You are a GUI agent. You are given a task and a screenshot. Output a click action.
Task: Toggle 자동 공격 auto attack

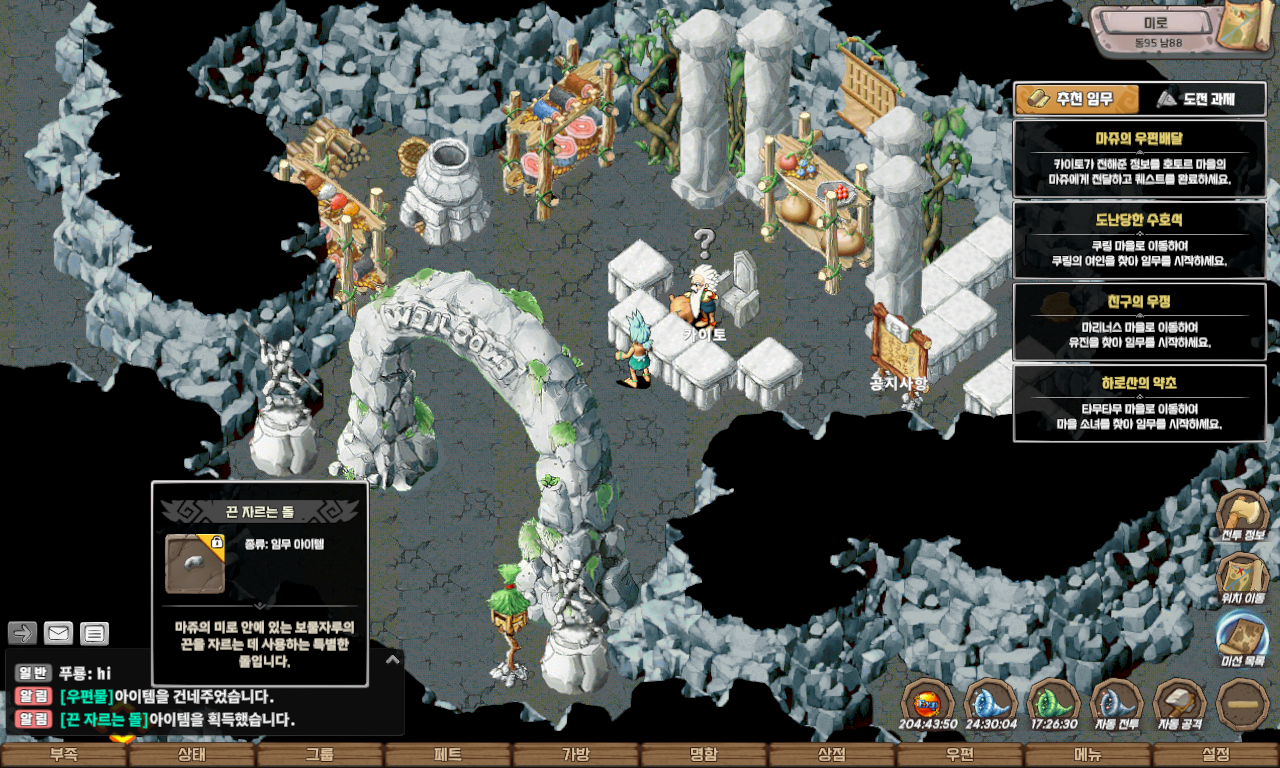(1180, 705)
